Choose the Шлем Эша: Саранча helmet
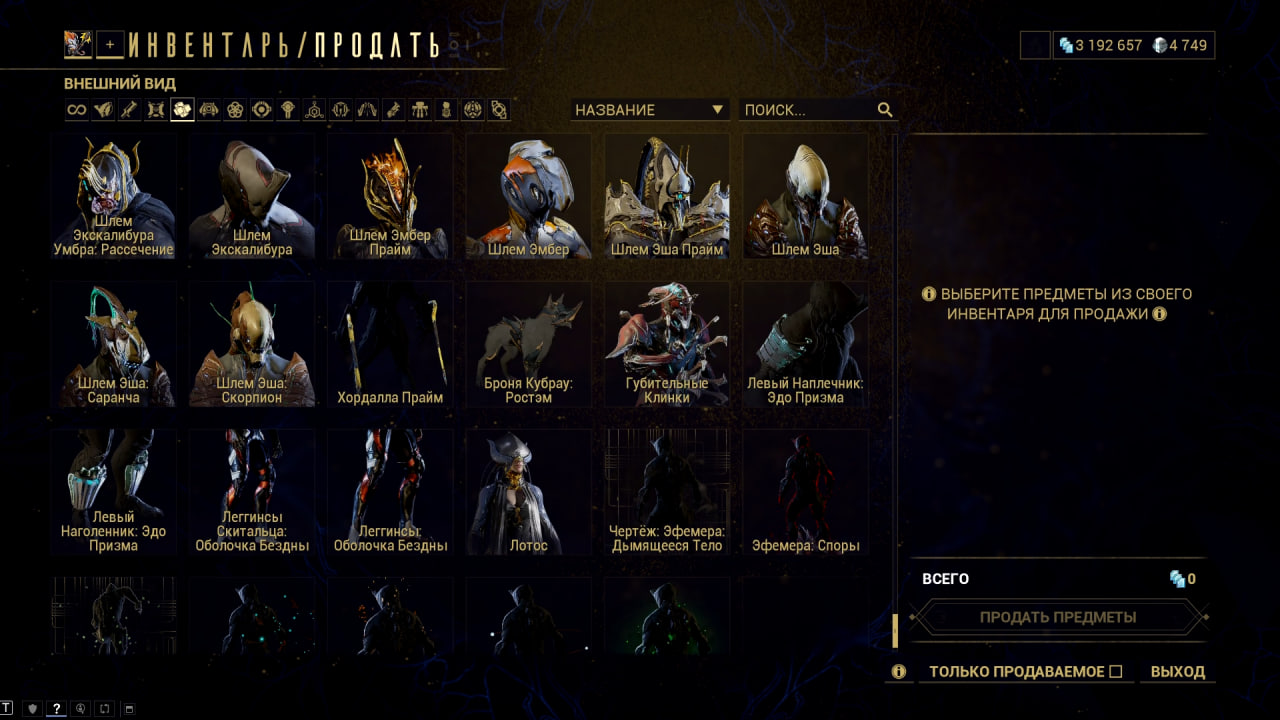Viewport: 1280px width, 720px height. pyautogui.click(x=113, y=344)
